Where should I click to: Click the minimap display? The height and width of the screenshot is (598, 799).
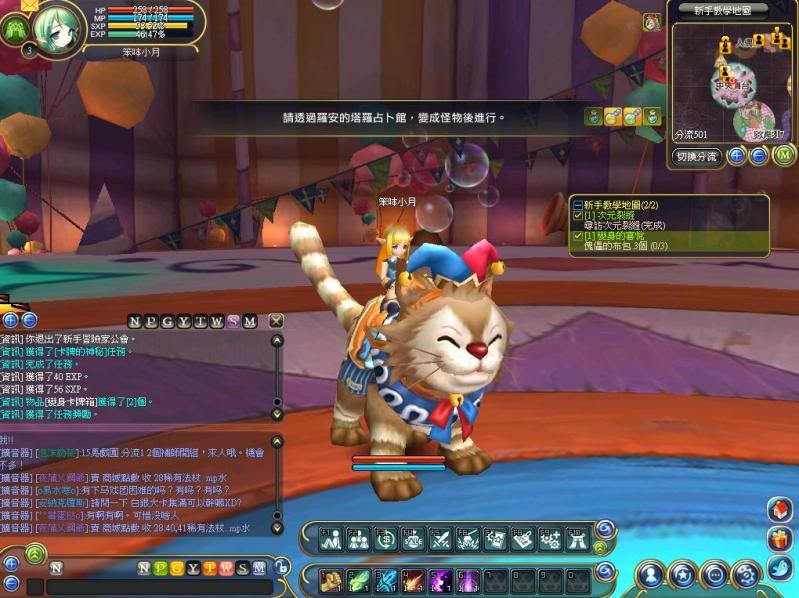coord(733,82)
